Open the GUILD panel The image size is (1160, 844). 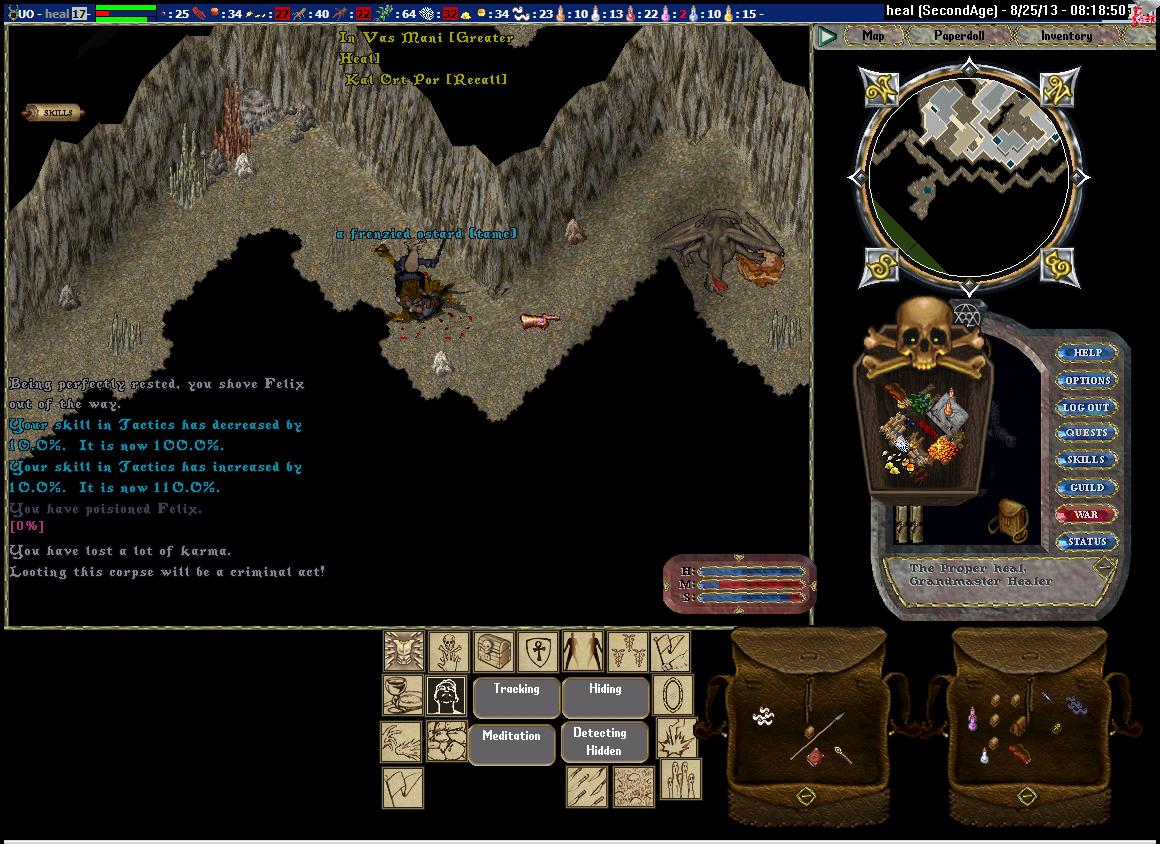pos(1087,488)
